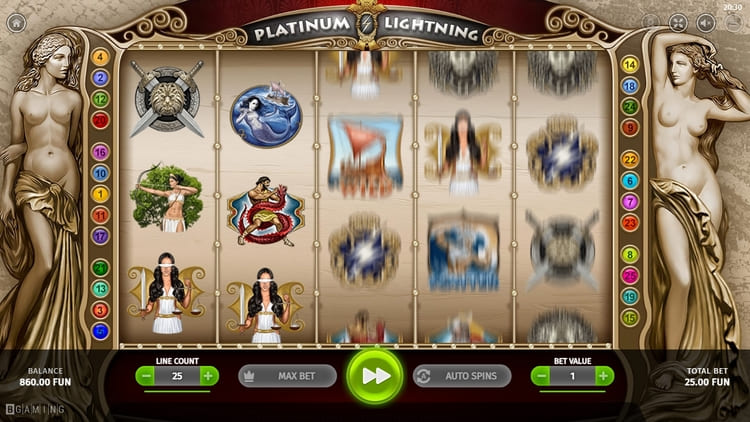Start AUTO SPINS
The width and height of the screenshot is (750, 422).
[462, 376]
